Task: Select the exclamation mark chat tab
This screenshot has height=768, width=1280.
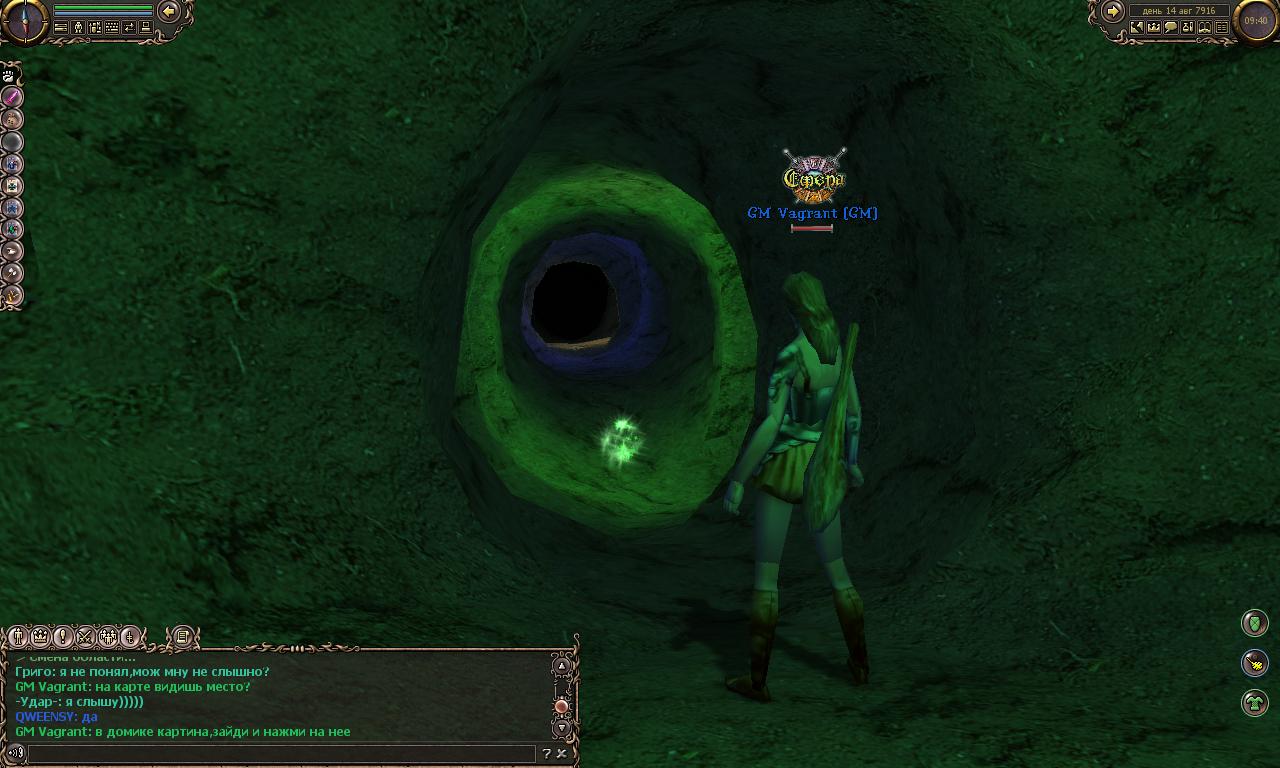Action: tap(63, 636)
